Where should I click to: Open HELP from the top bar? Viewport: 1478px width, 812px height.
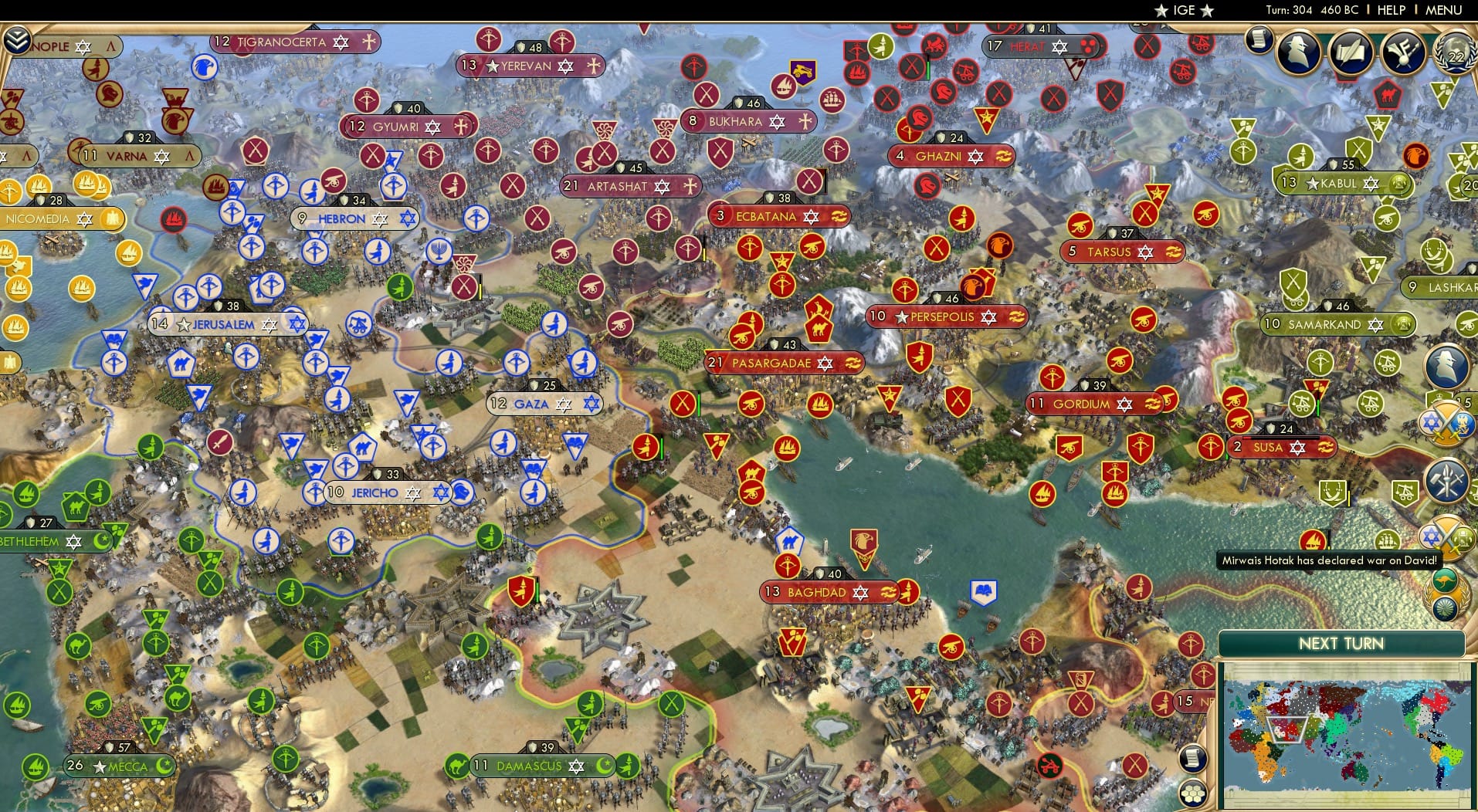point(1391,11)
